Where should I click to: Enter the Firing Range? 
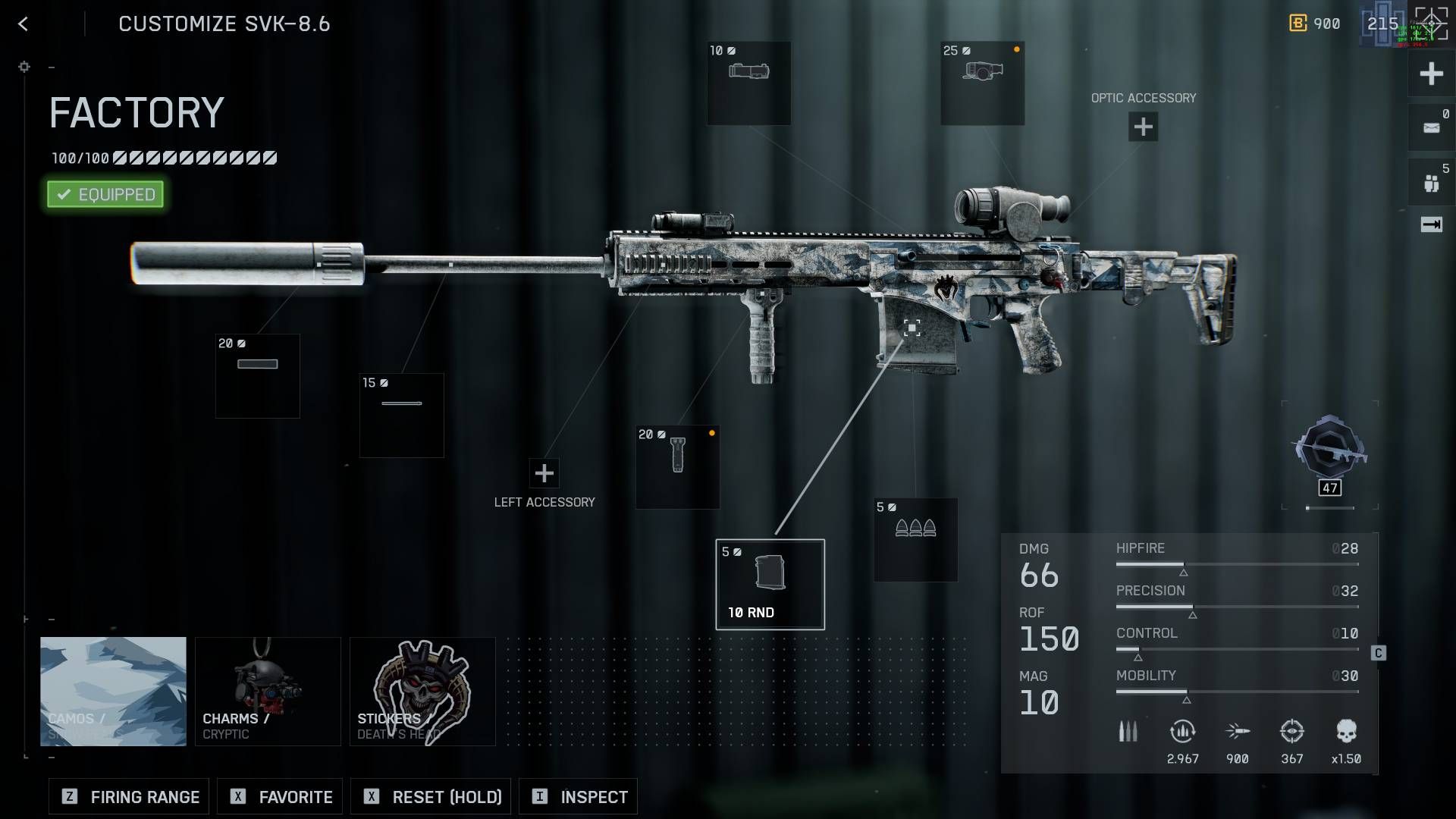pyautogui.click(x=127, y=796)
